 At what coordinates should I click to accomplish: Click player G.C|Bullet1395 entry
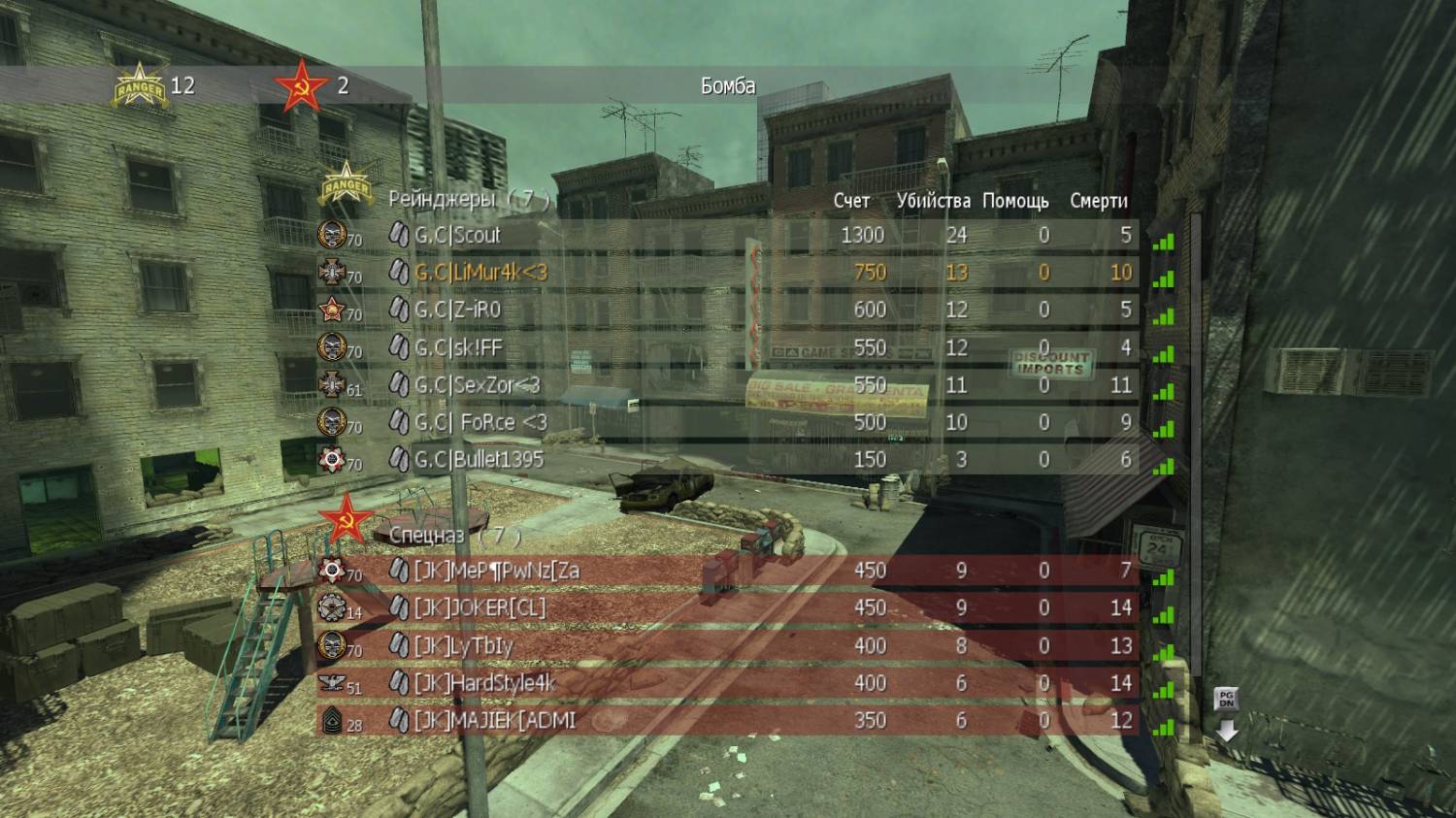(479, 459)
